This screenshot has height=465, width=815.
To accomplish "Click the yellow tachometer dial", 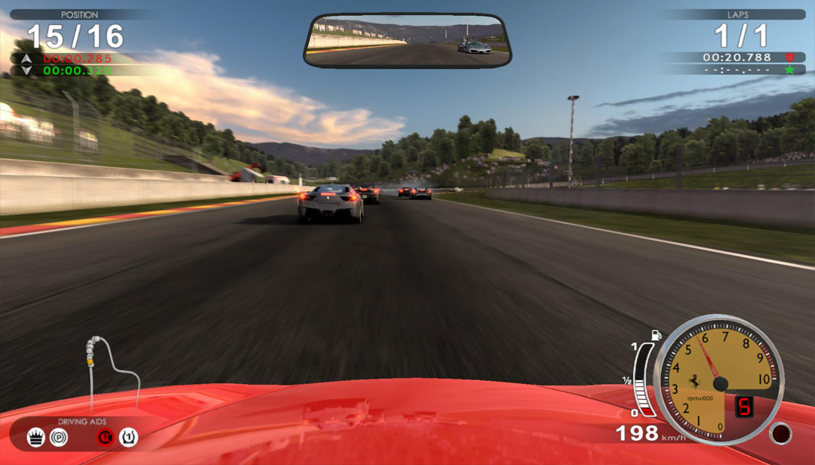I will point(718,378).
